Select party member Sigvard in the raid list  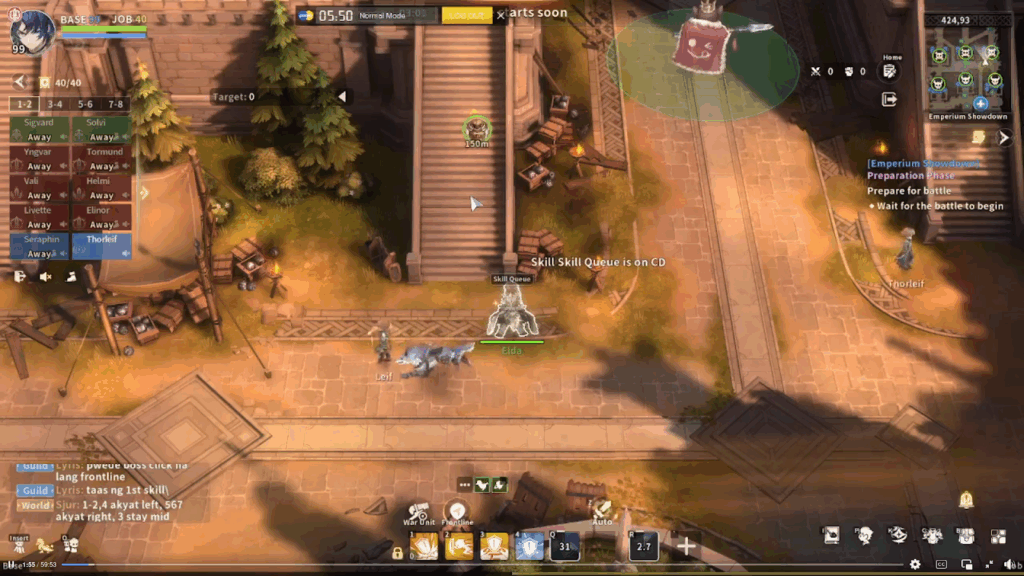tap(40, 130)
